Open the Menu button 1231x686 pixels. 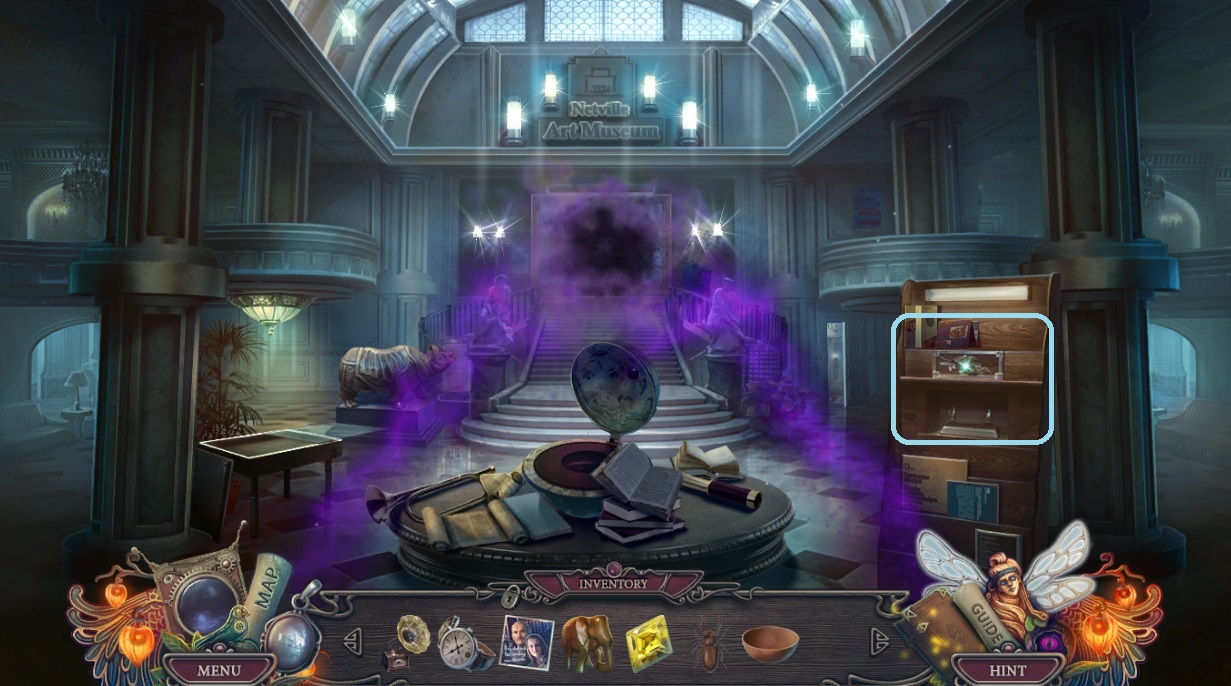(218, 669)
